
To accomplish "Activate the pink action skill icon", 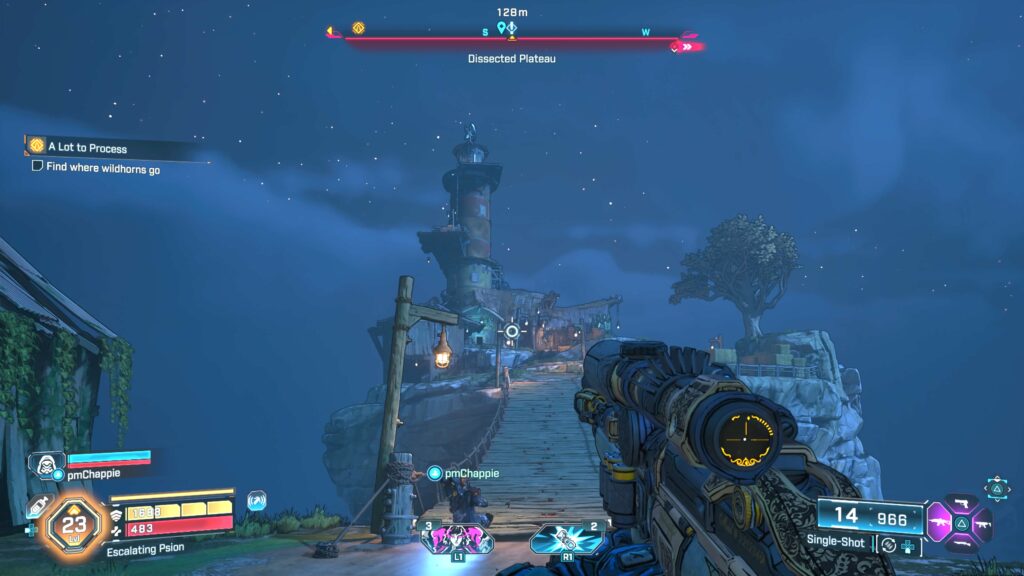I will point(456,538).
